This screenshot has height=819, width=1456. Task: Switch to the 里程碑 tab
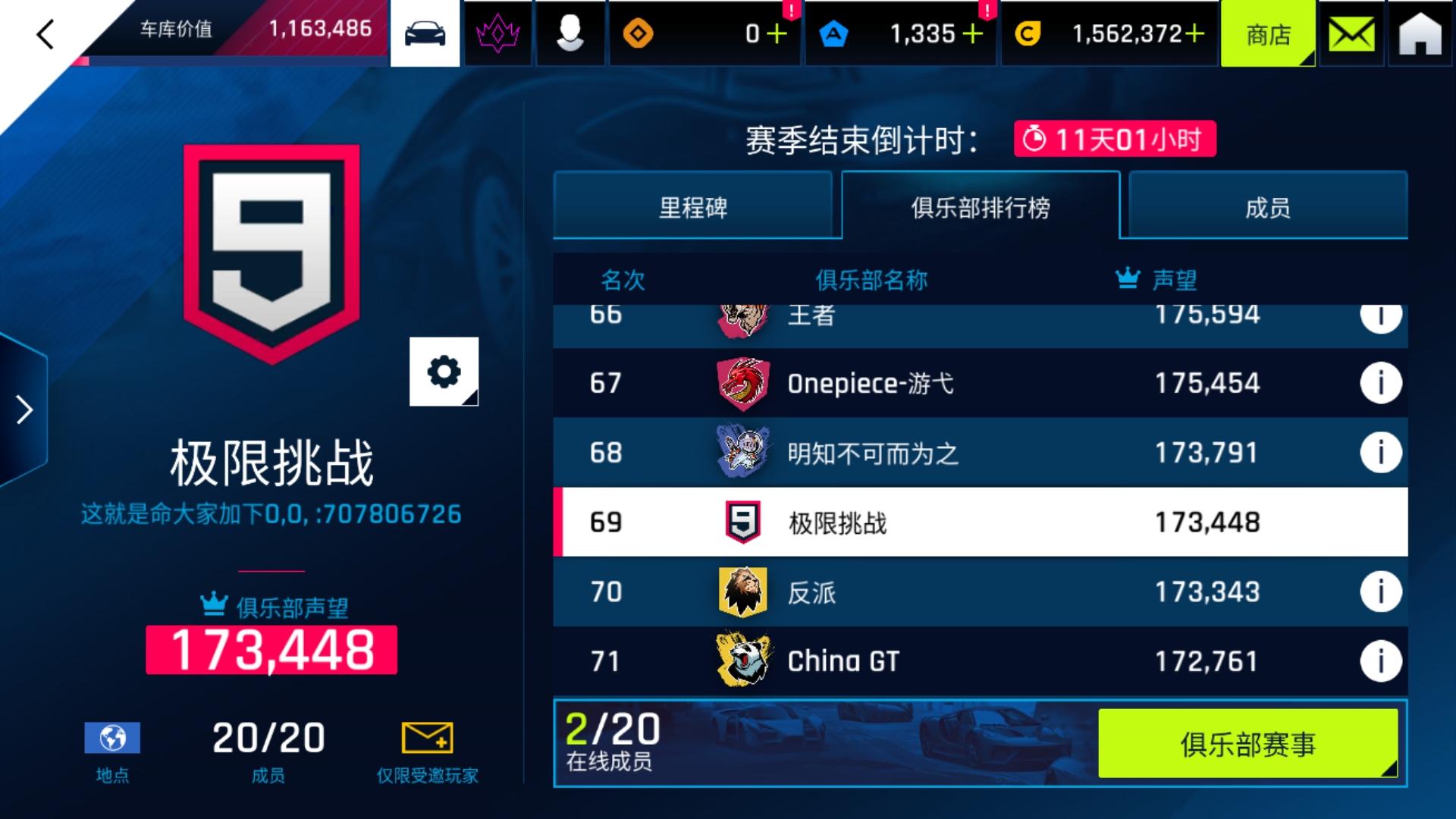click(x=695, y=208)
